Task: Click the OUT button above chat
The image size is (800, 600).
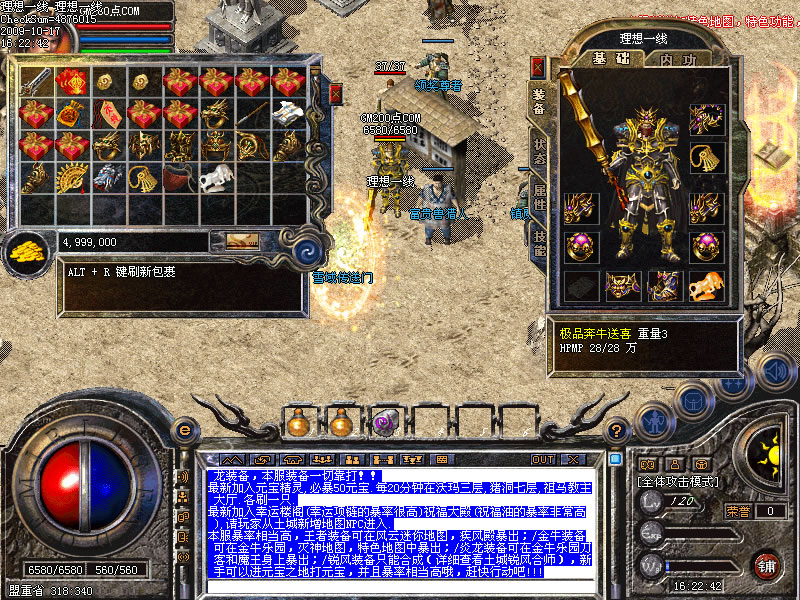Action: click(543, 459)
